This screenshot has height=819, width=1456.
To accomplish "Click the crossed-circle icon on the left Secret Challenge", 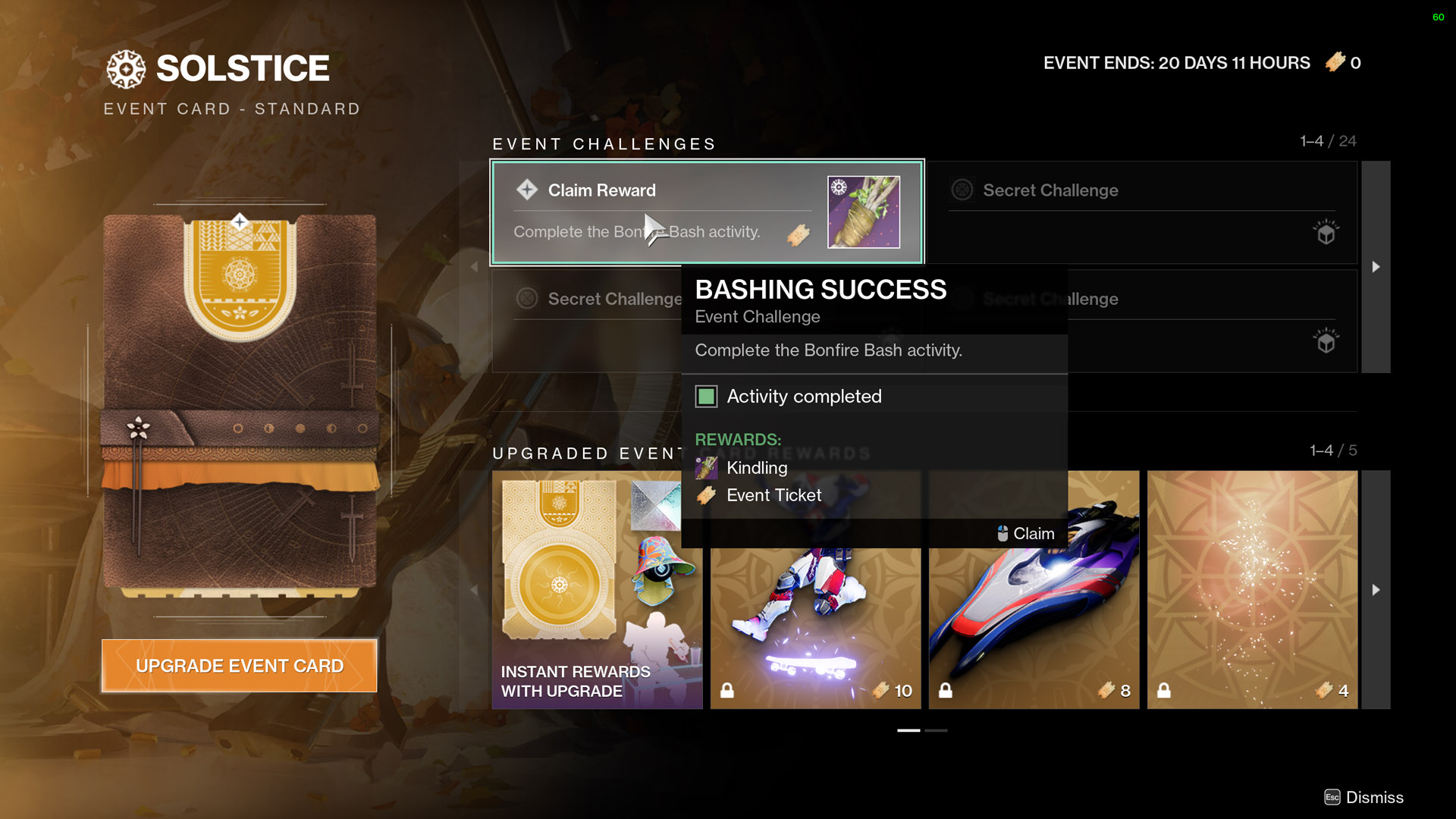I will pyautogui.click(x=527, y=299).
